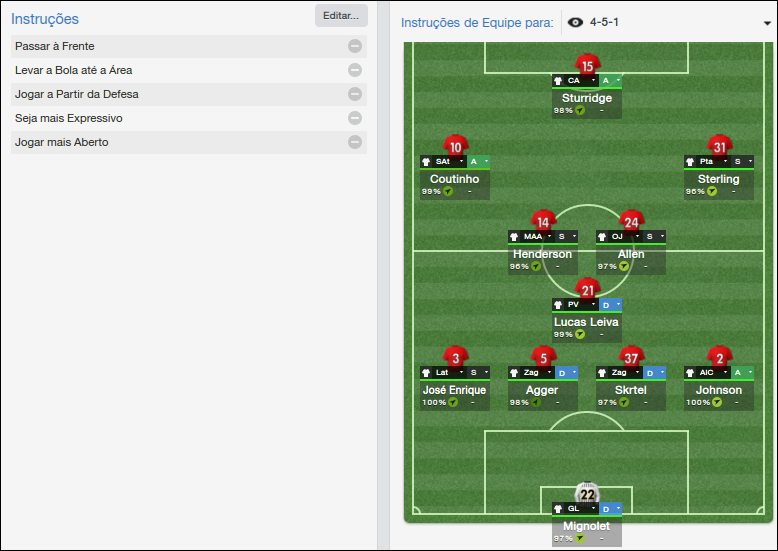Select Henderson on the pitch
Screen dimensions: 778x551
(542, 254)
